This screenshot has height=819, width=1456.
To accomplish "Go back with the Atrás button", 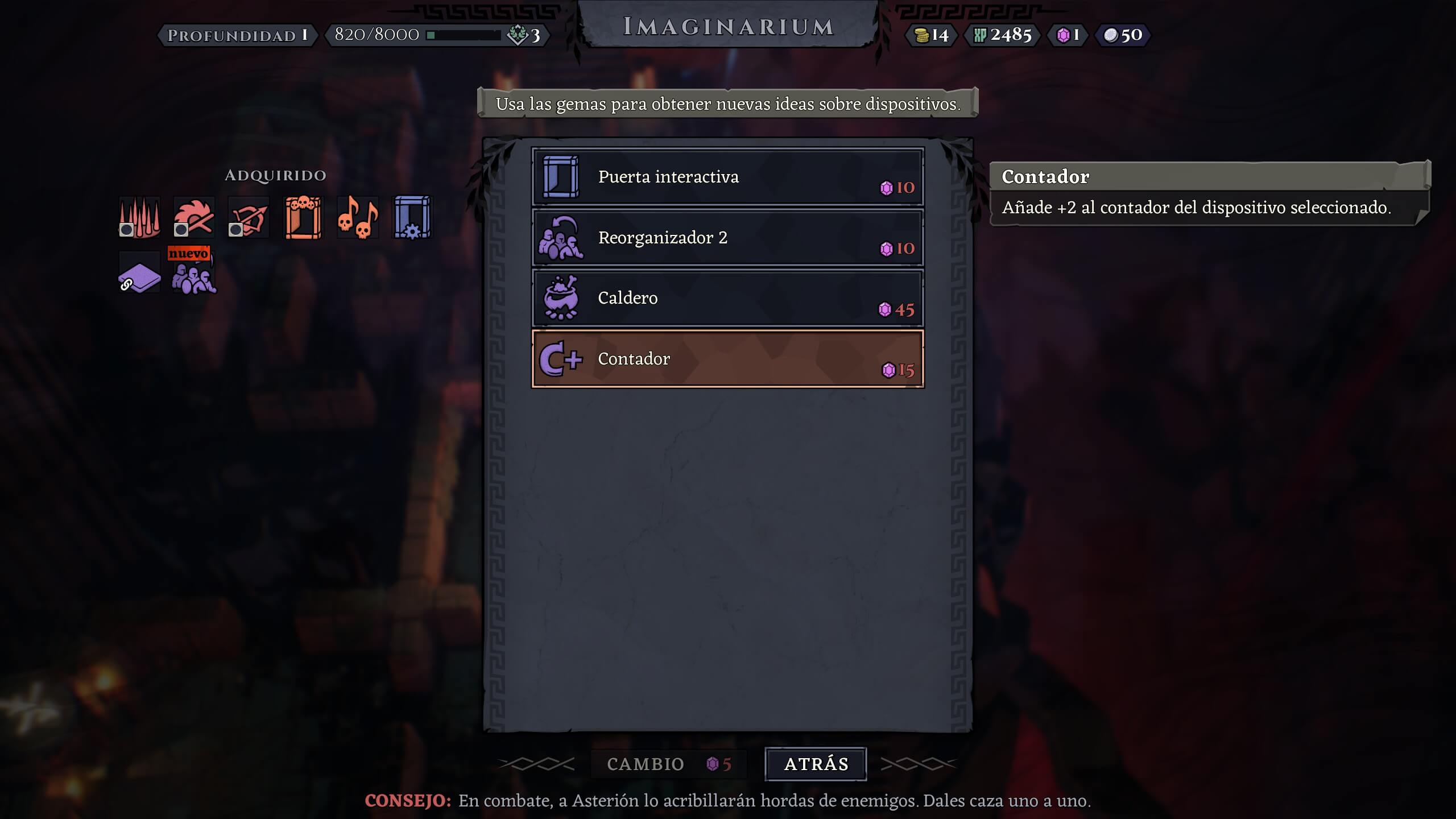I will pos(816,764).
